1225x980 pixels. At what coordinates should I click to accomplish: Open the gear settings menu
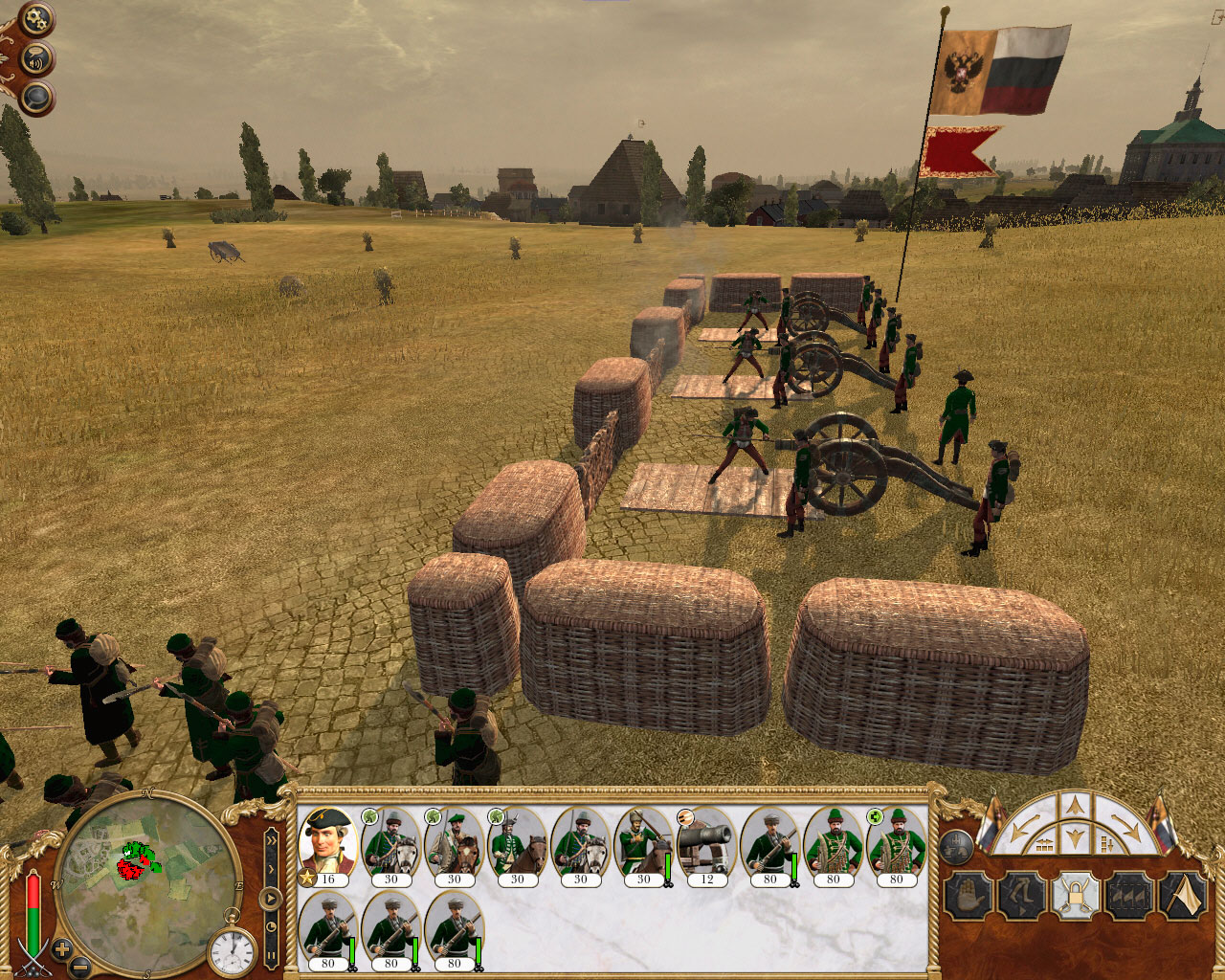tap(37, 19)
